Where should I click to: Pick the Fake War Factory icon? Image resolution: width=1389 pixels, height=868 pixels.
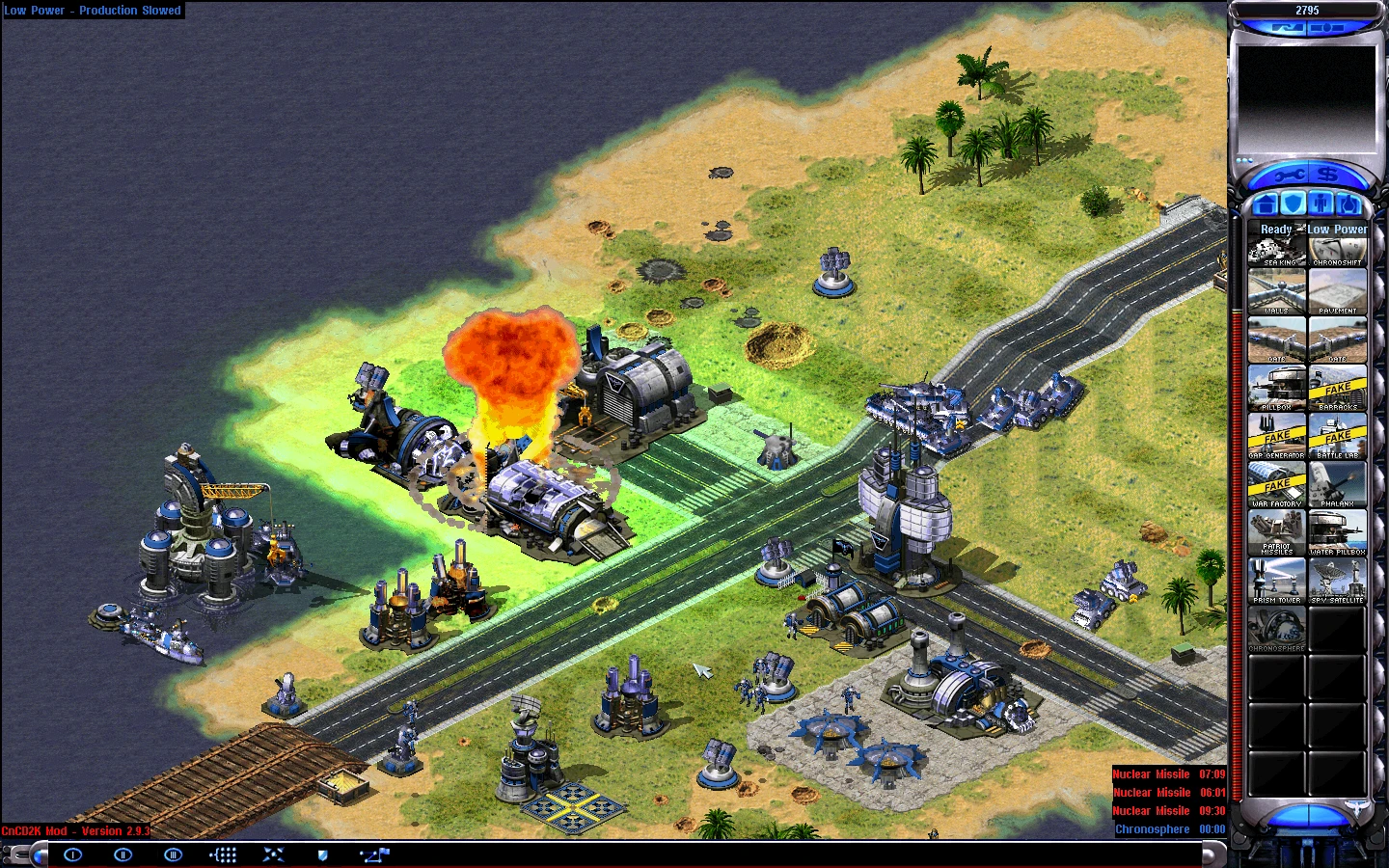[x=1276, y=484]
